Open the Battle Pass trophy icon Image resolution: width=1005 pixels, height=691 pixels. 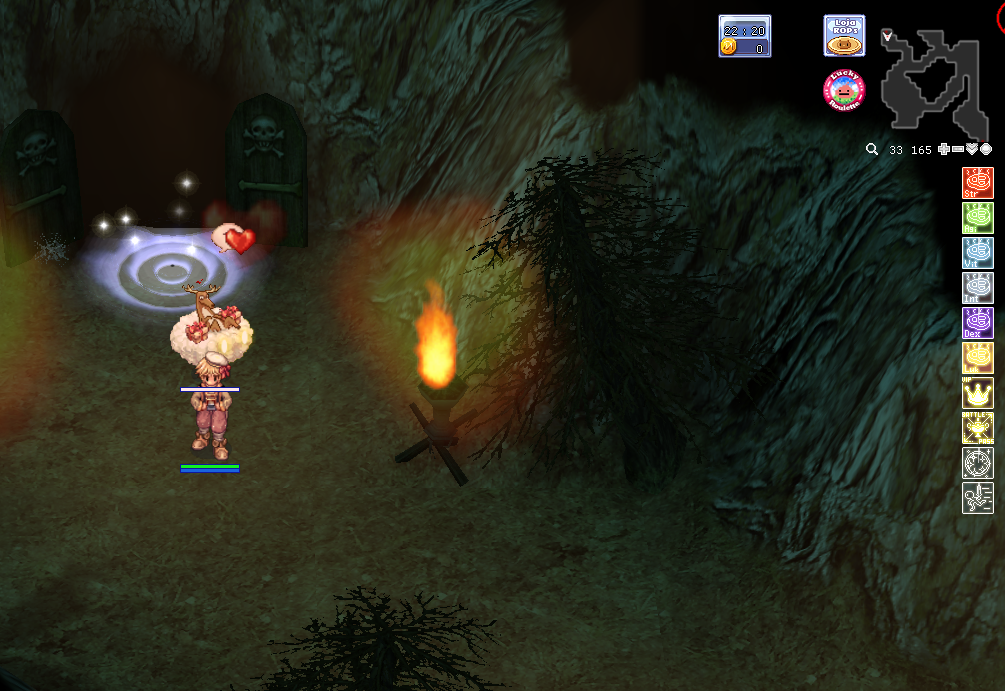977,428
